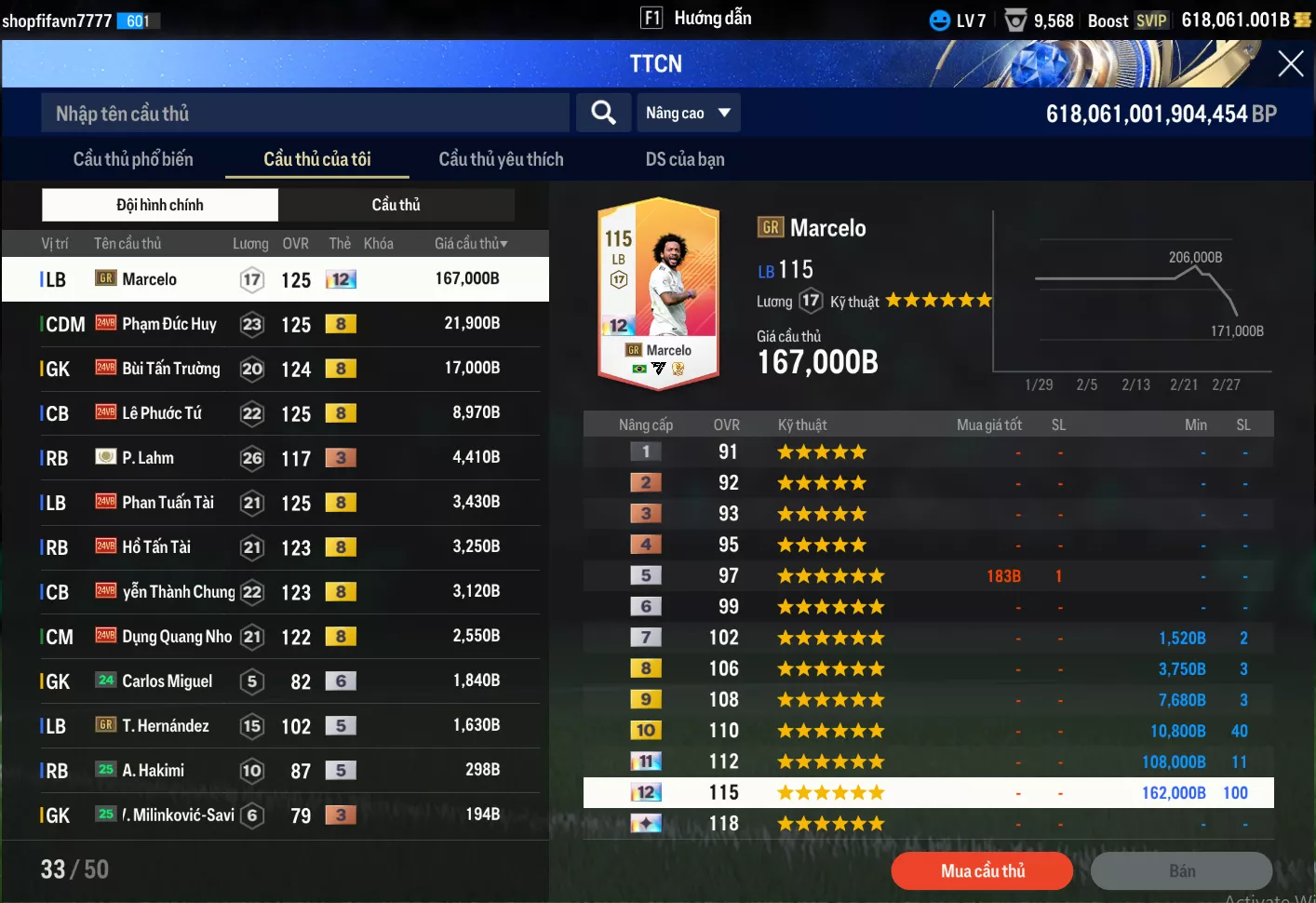This screenshot has height=903, width=1316.
Task: Open the DS của bạn tab
Action: click(684, 159)
